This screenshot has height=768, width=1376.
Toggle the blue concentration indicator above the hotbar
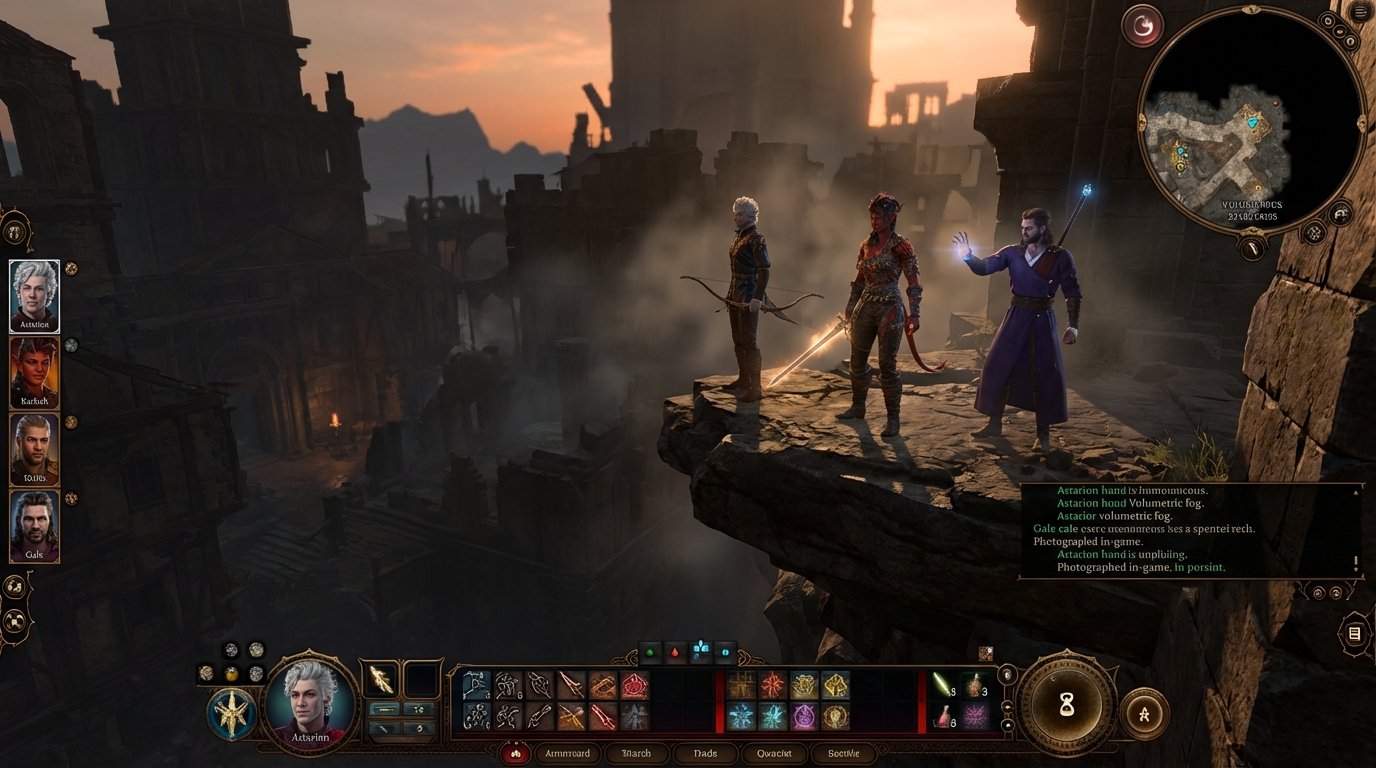[x=701, y=649]
